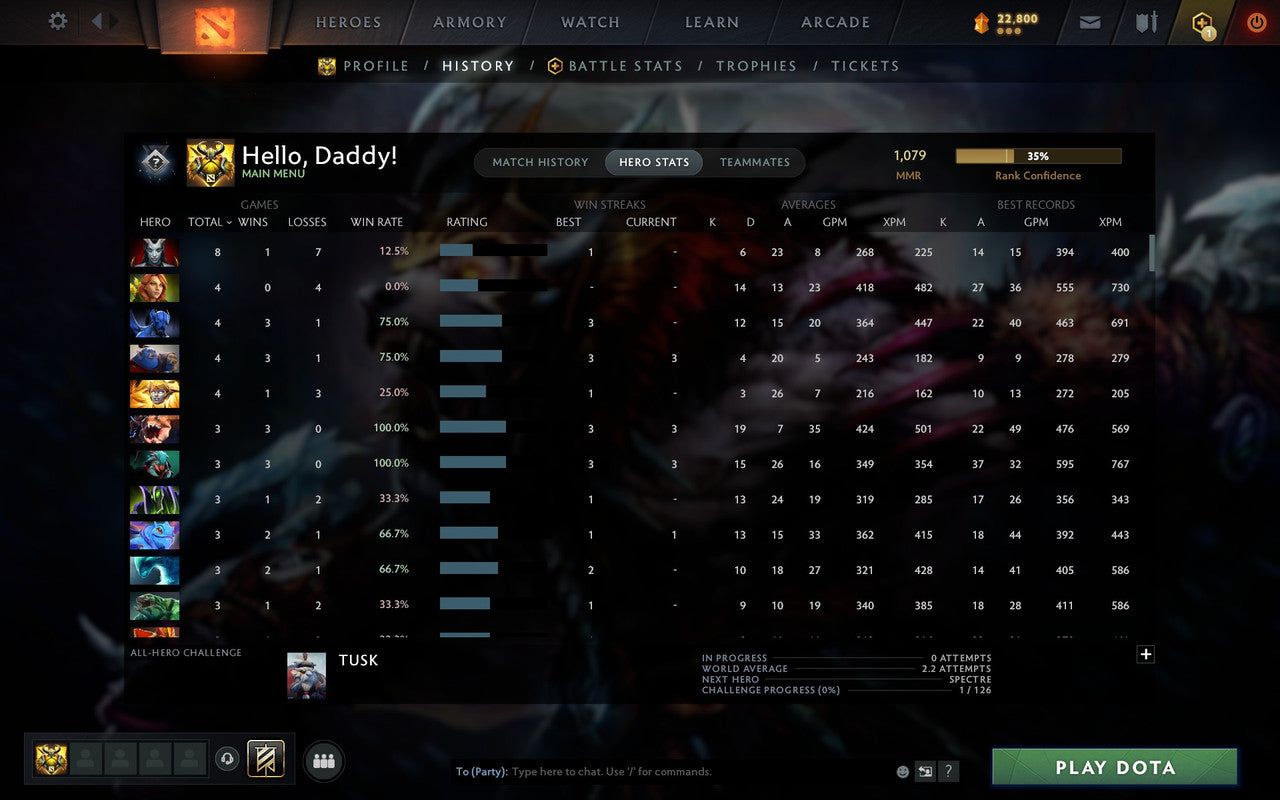The height and width of the screenshot is (800, 1280).
Task: Open the mail envelope notifications icon
Action: pos(1089,21)
